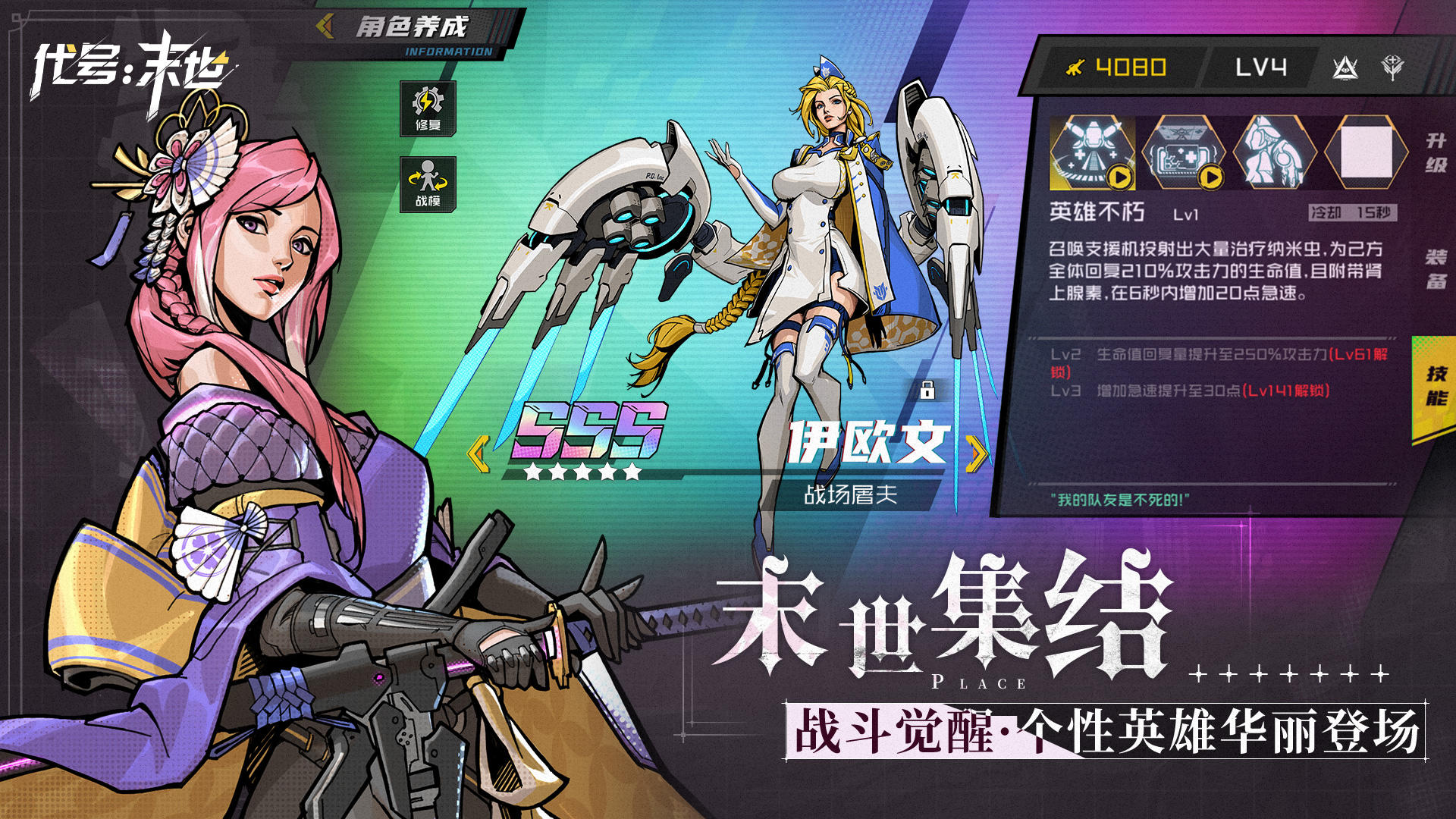
Task: Click the 修复 repair icon
Action: tap(428, 109)
